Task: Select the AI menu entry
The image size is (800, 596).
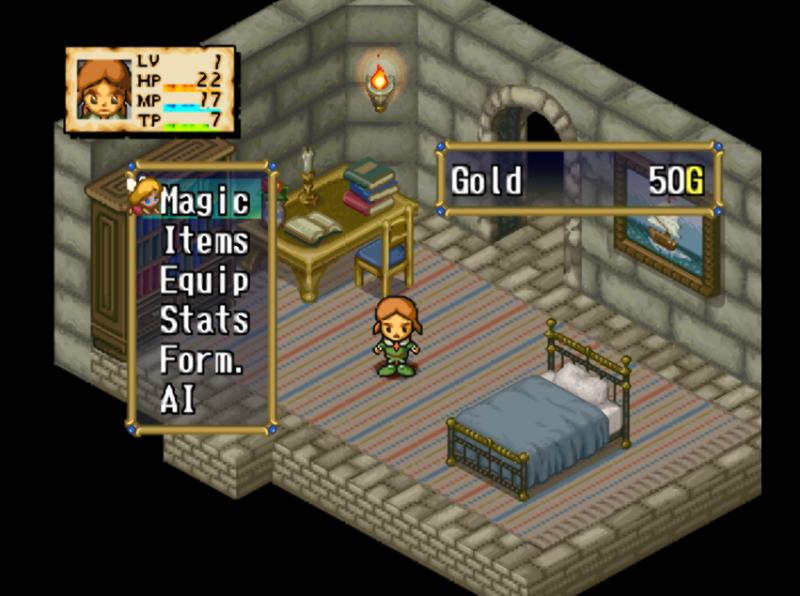Action: click(x=179, y=400)
